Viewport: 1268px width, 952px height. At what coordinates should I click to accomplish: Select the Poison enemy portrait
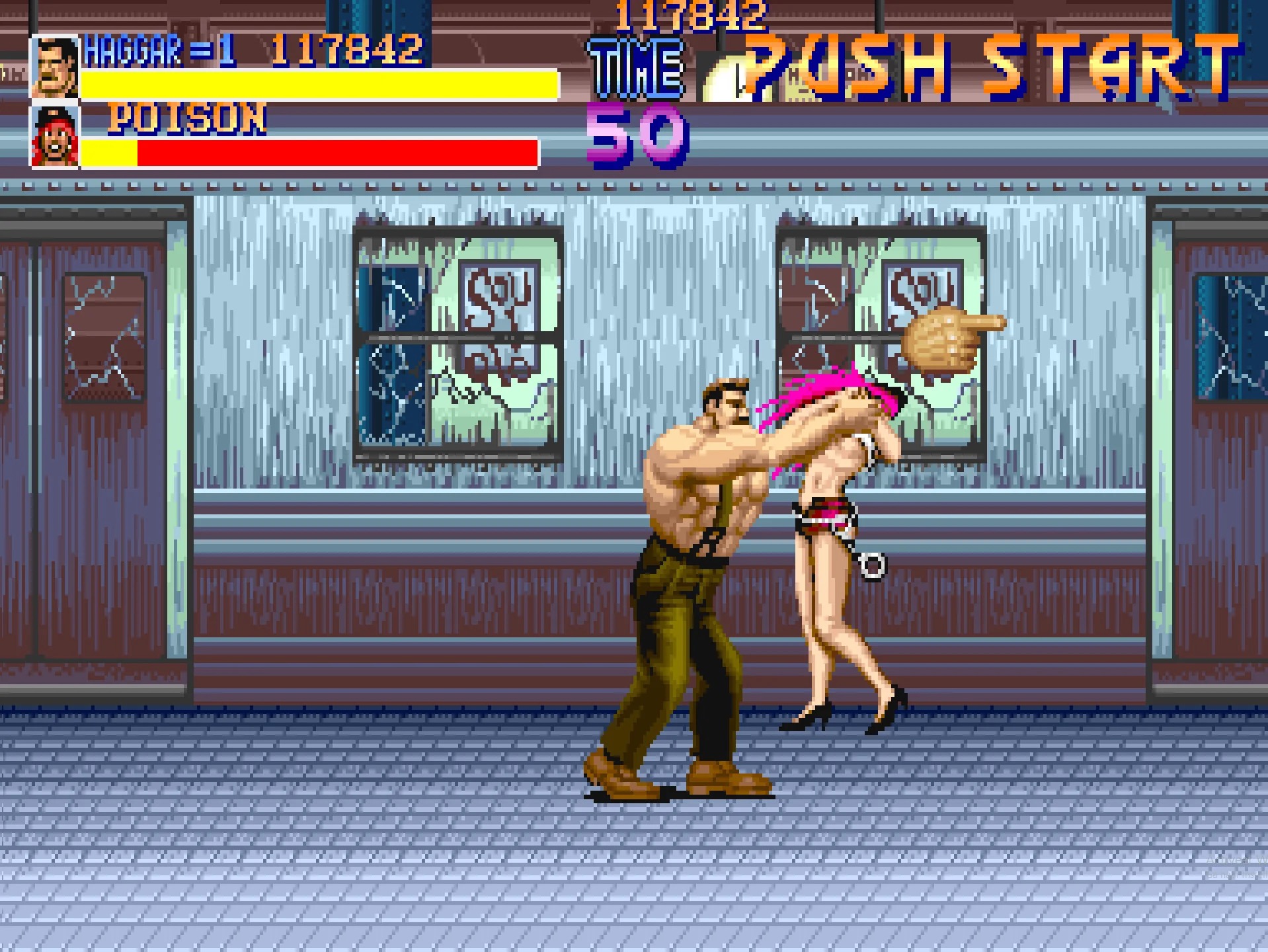[x=54, y=137]
